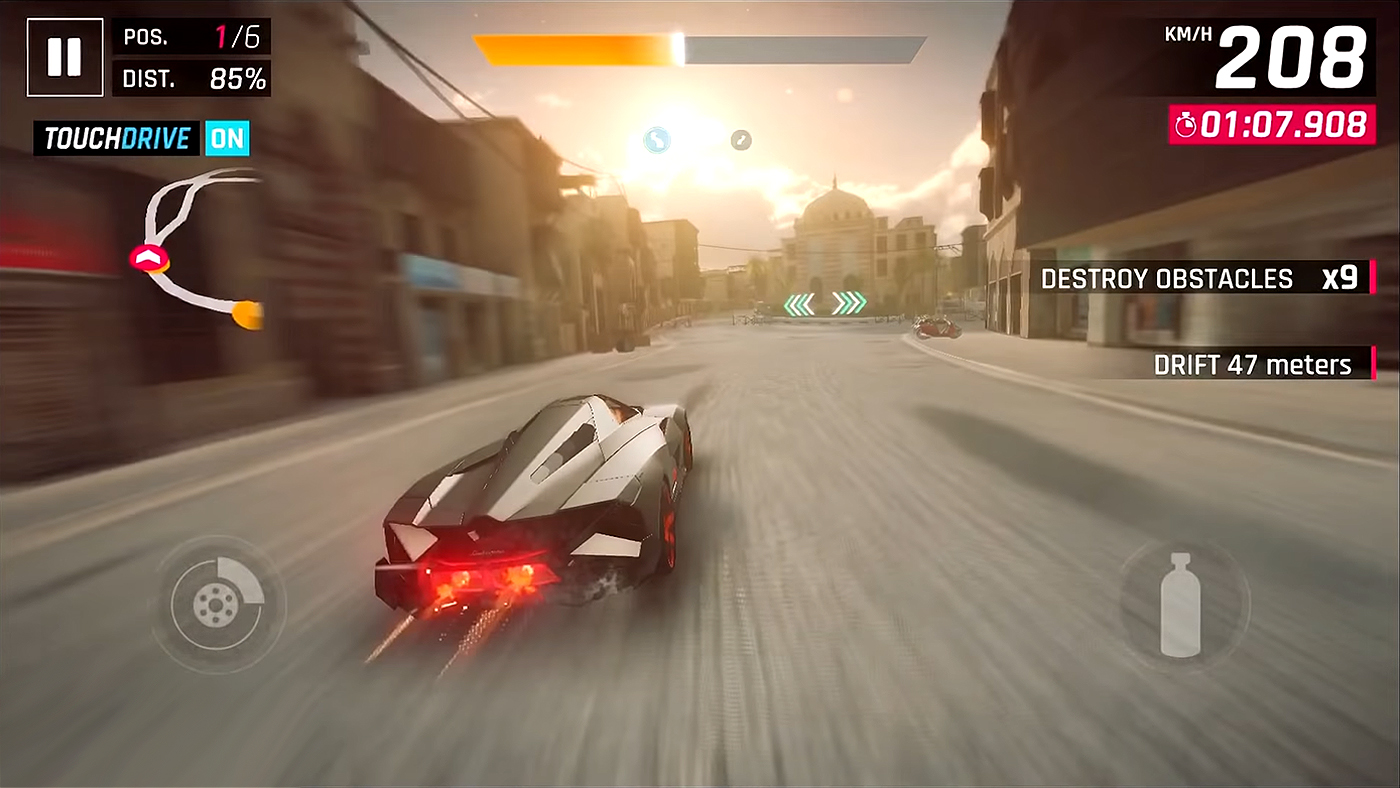
Task: Tap the POS. 1/6 position indicator
Action: (191, 37)
